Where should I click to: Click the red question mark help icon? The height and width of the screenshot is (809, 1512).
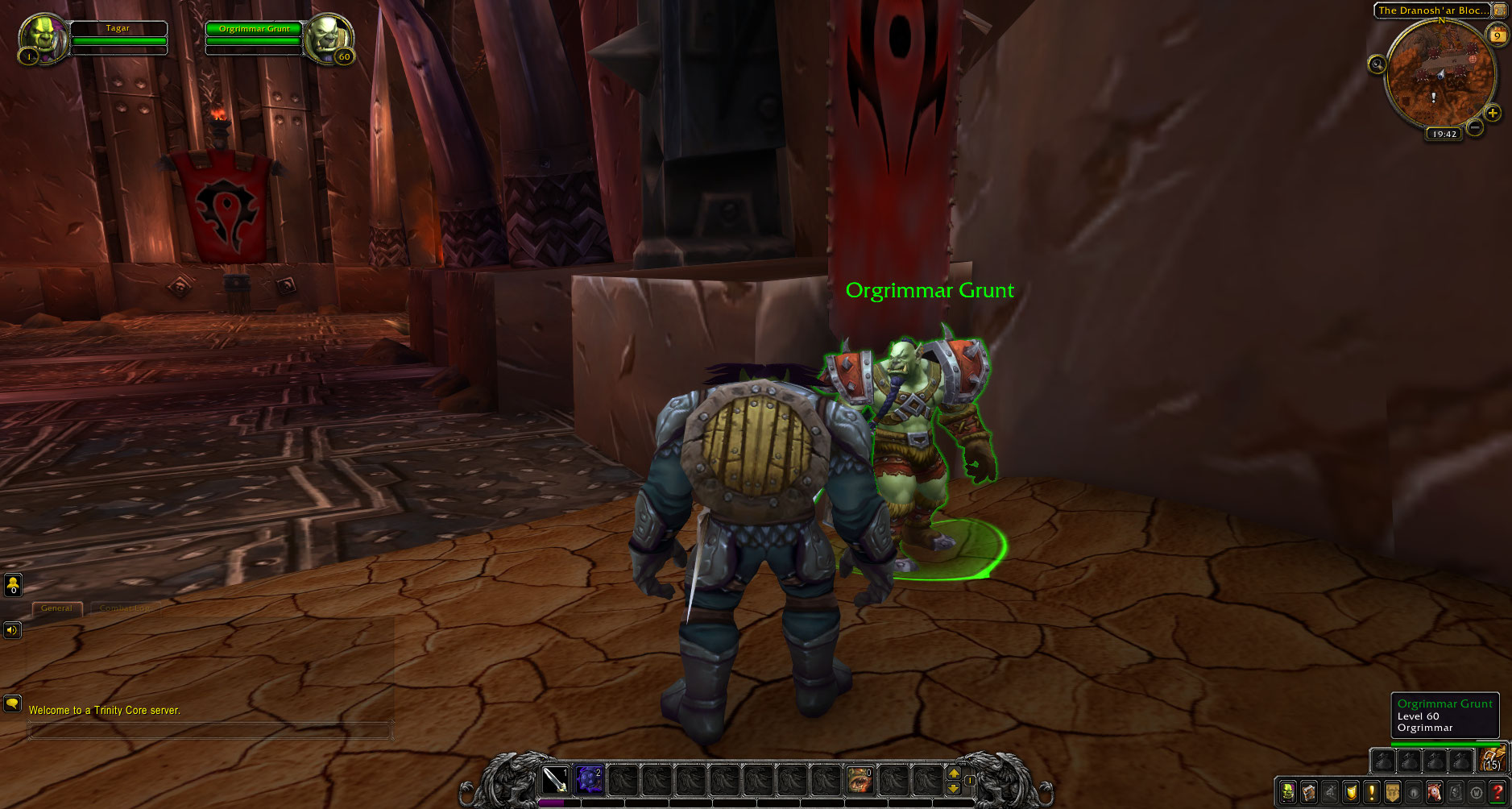(x=1498, y=792)
